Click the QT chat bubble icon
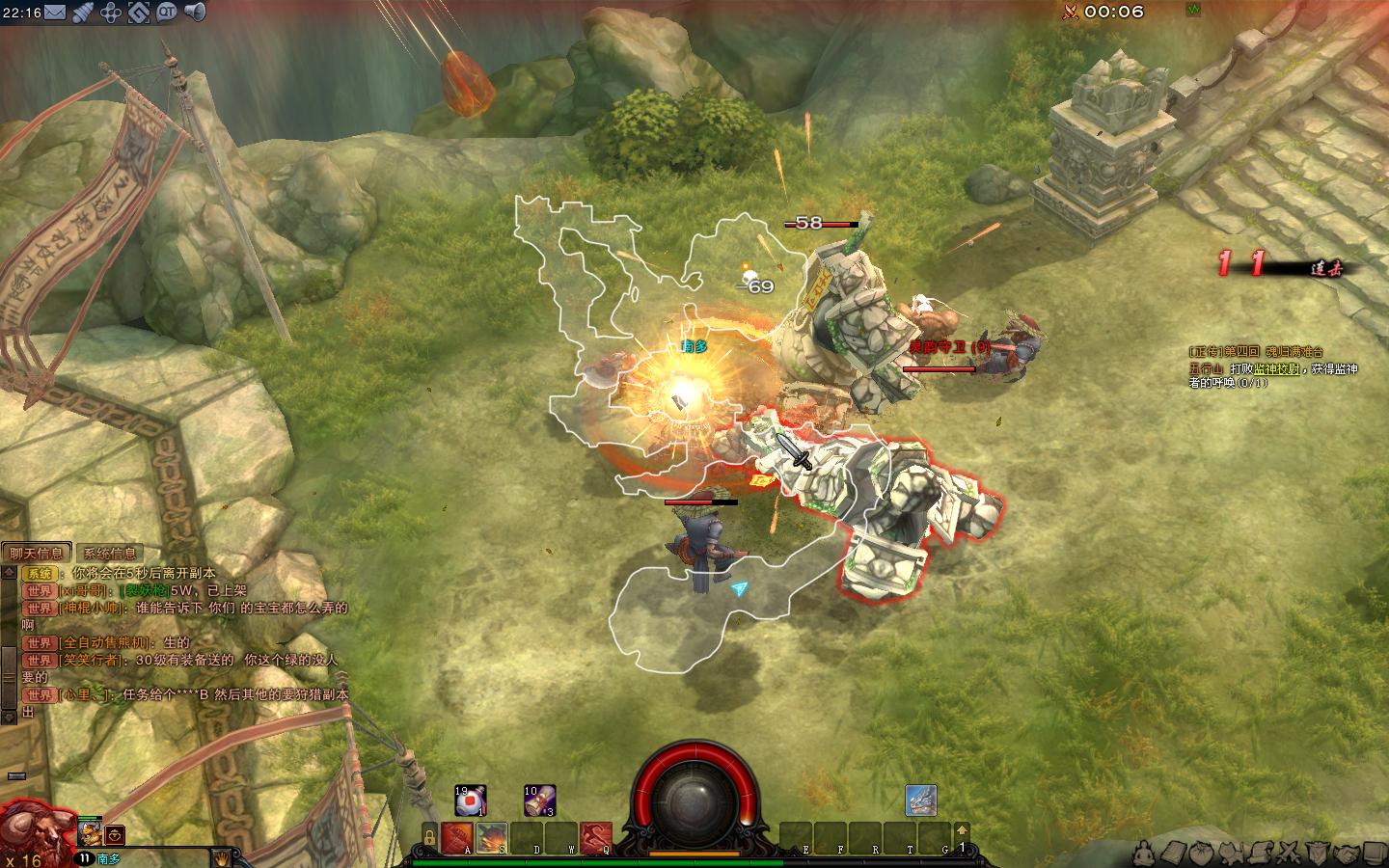 click(167, 13)
